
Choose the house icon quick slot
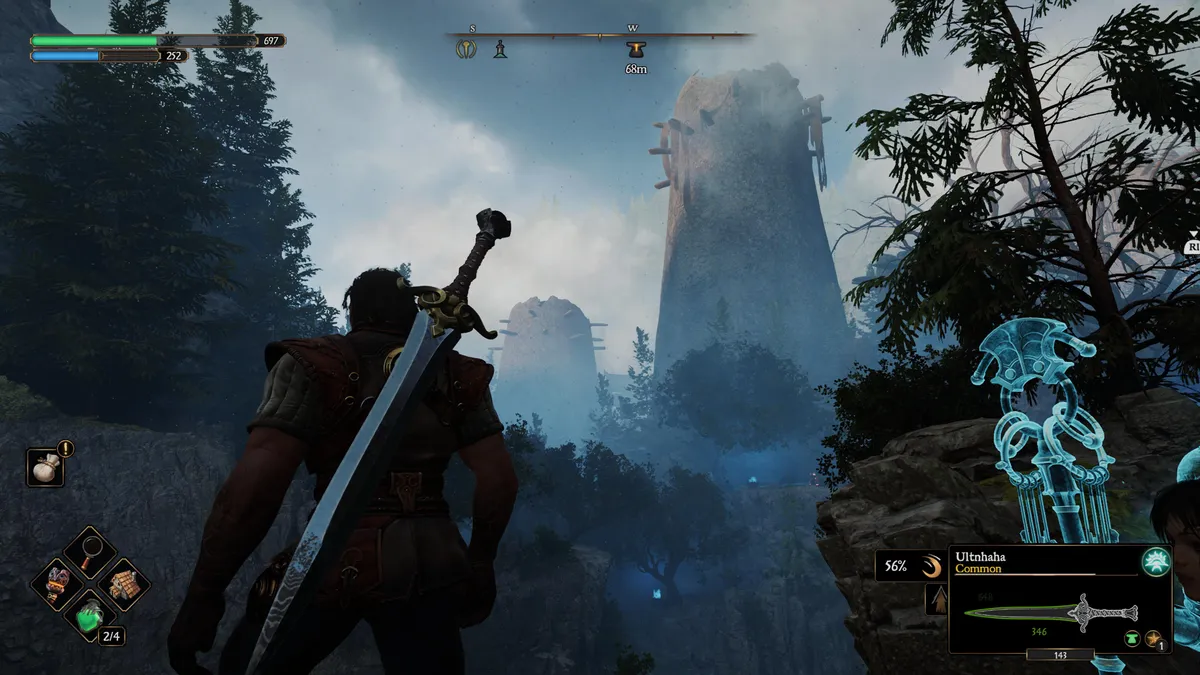tap(125, 584)
